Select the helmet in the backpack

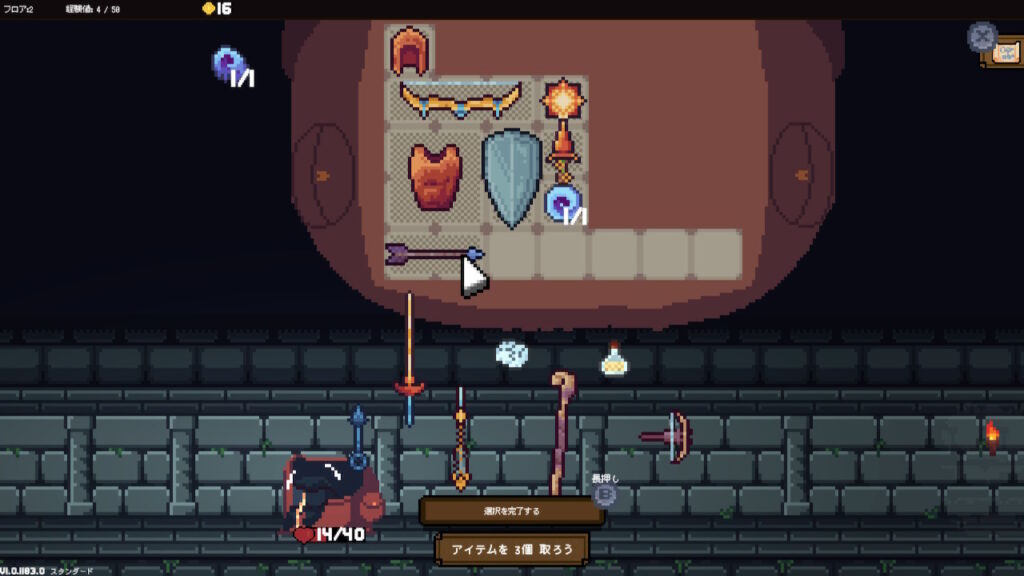point(409,51)
